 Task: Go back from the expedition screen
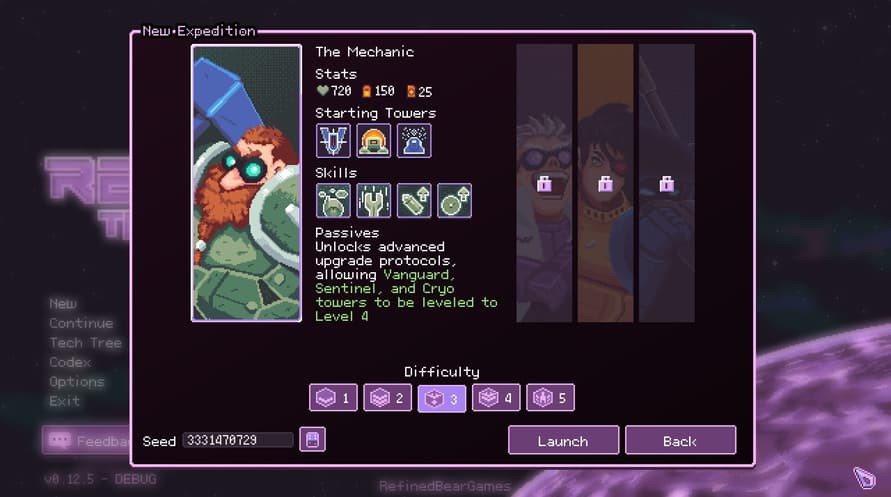(x=680, y=440)
